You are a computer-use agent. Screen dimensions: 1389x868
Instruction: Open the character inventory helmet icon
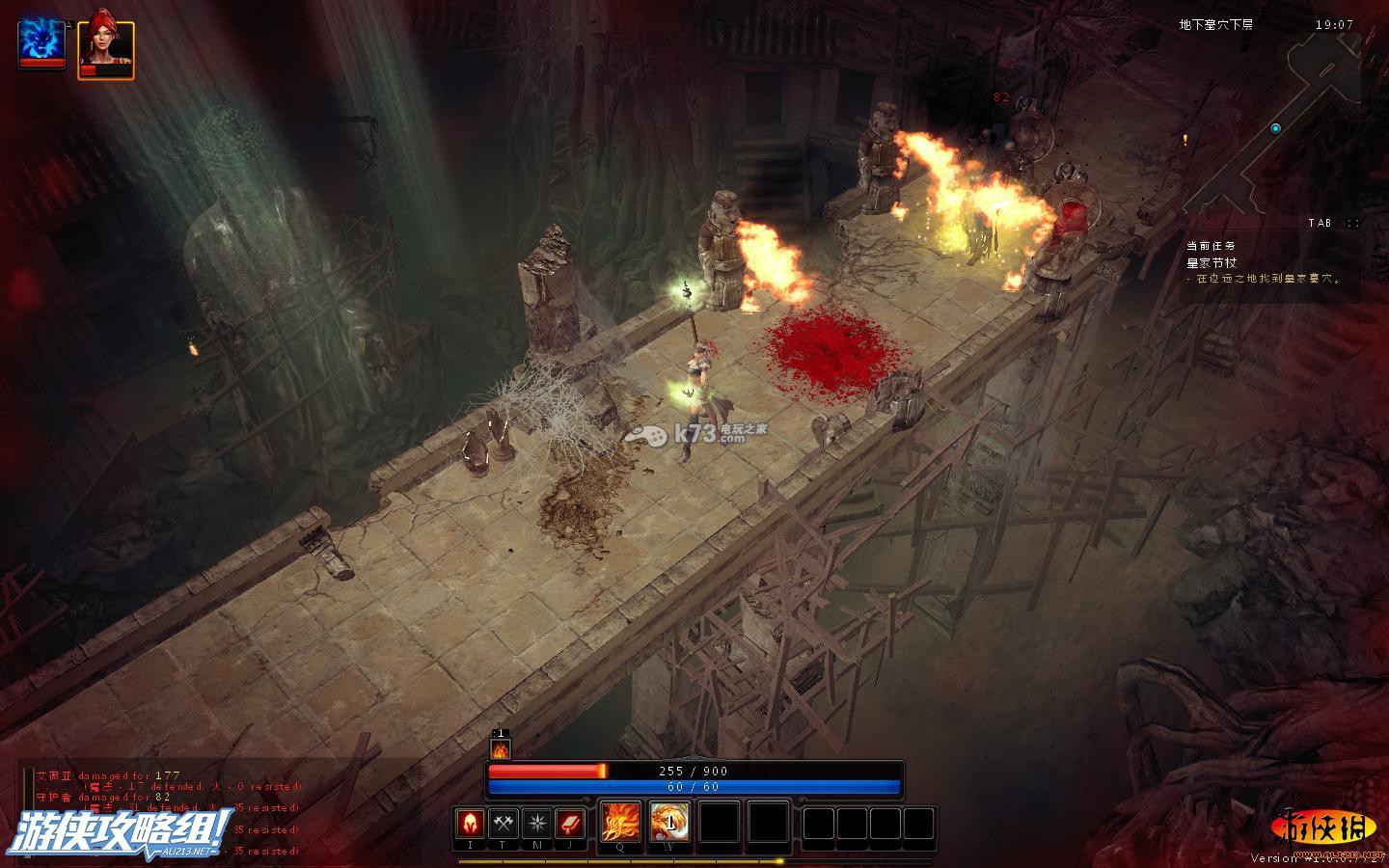471,824
